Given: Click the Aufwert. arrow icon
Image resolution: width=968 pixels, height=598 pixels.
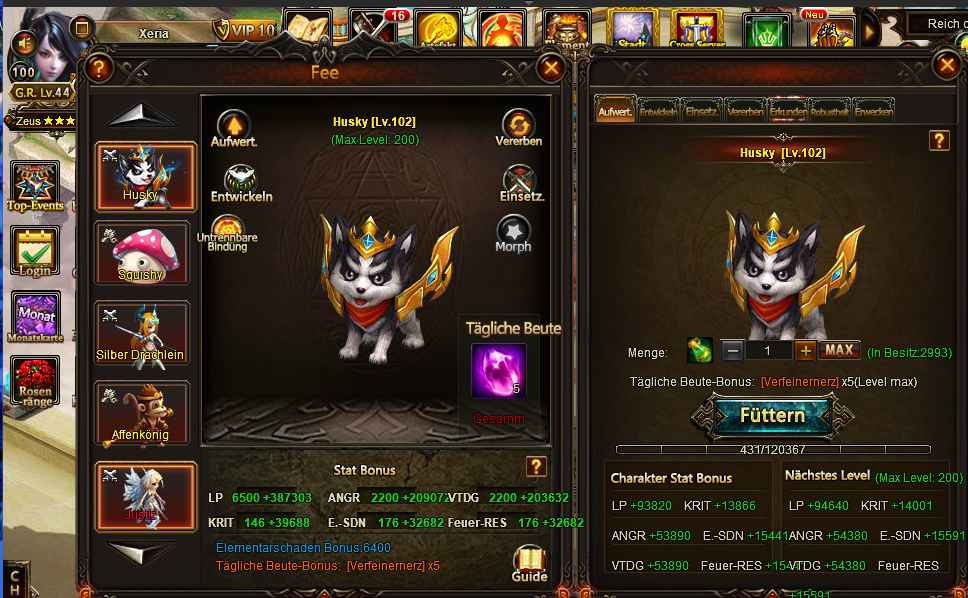Looking at the screenshot, I should pos(234,126).
